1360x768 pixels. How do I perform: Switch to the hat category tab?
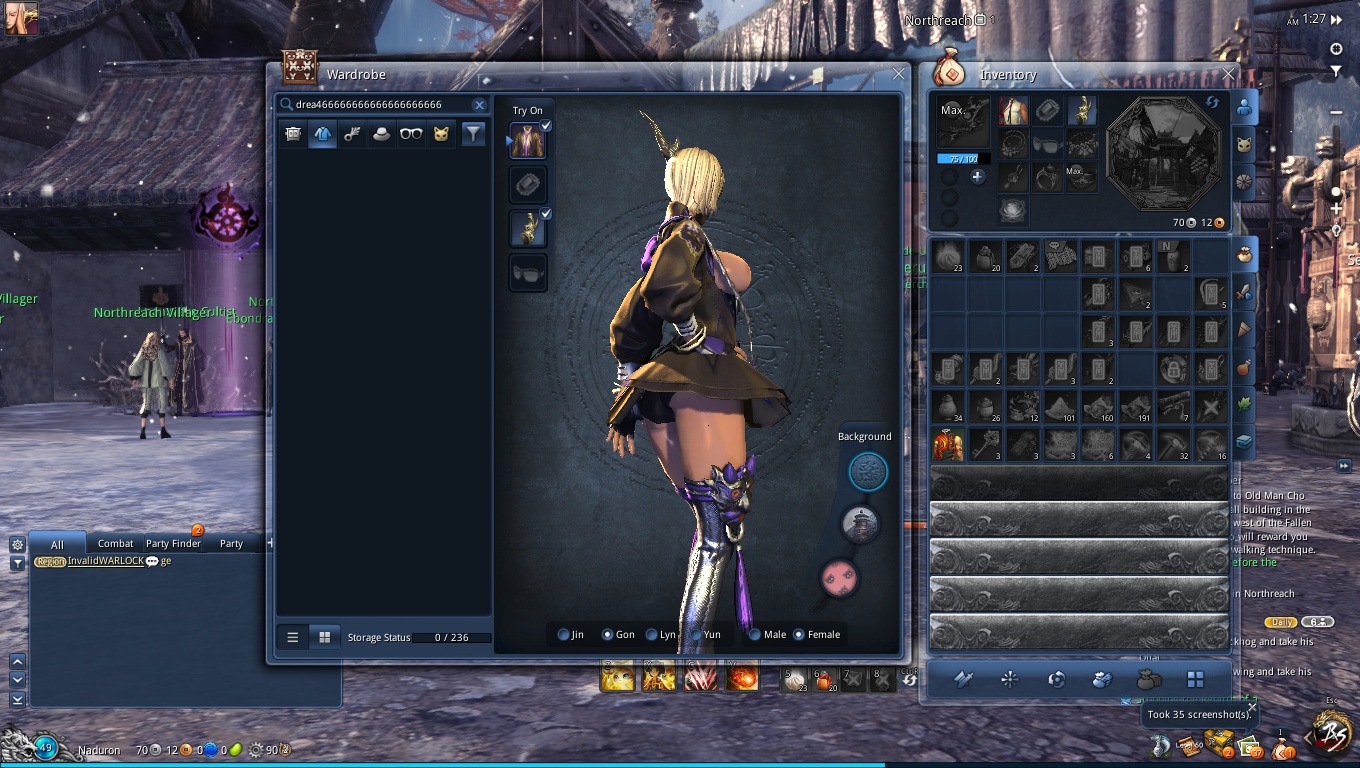[381, 134]
